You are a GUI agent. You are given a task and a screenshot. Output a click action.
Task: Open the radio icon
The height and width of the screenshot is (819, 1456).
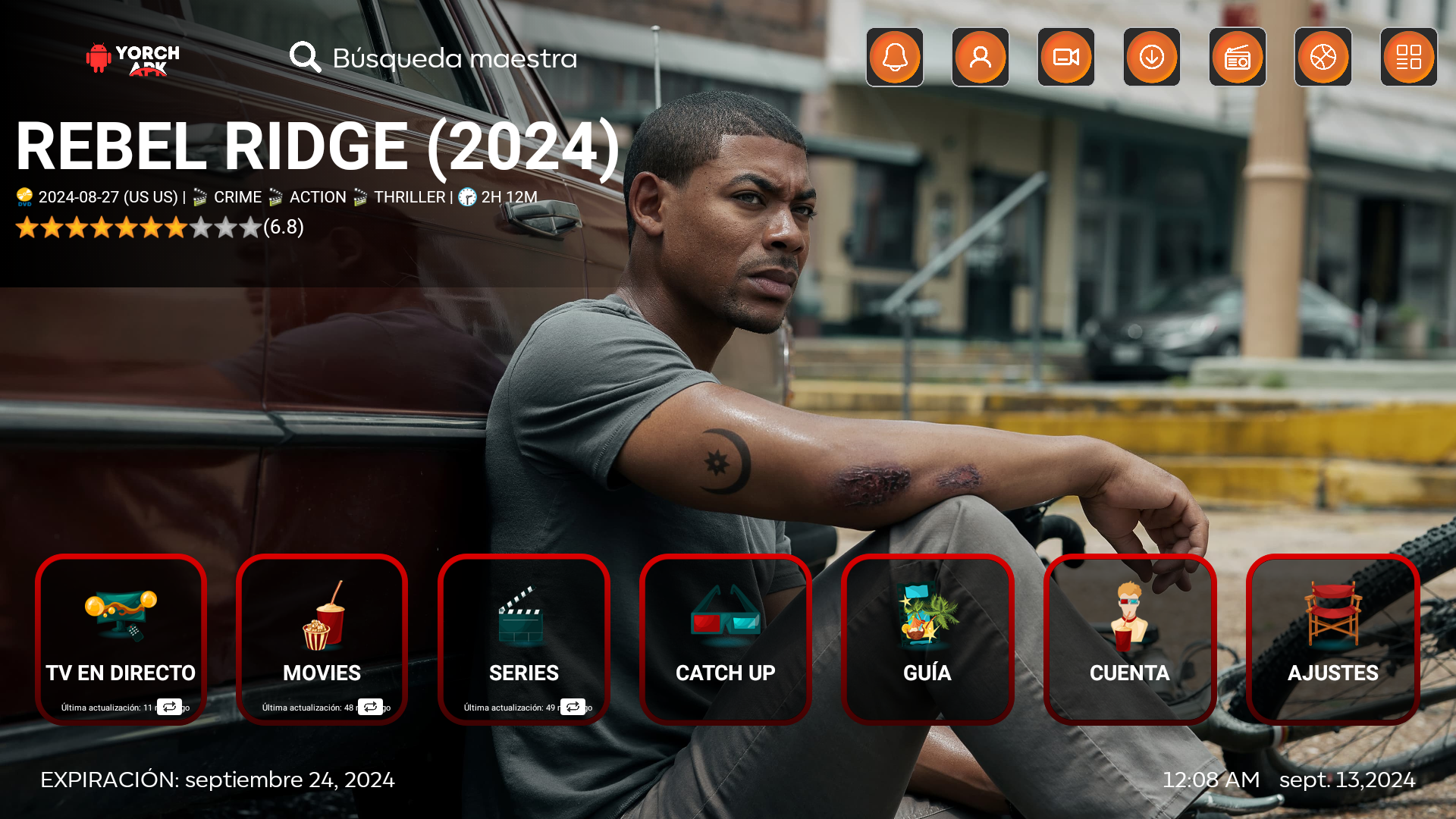pos(1238,58)
